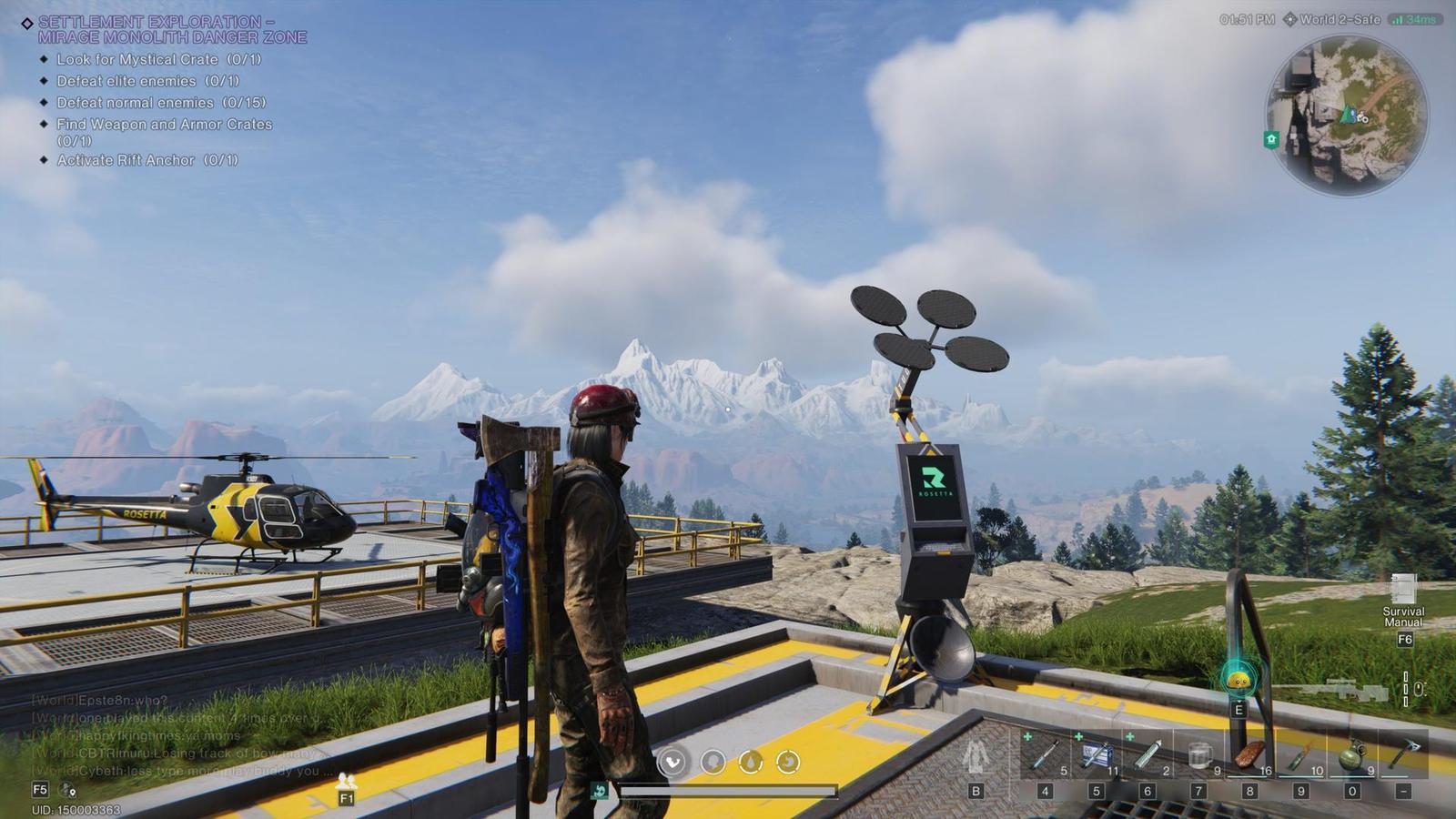Select the hatchet tool slot

point(1403,754)
